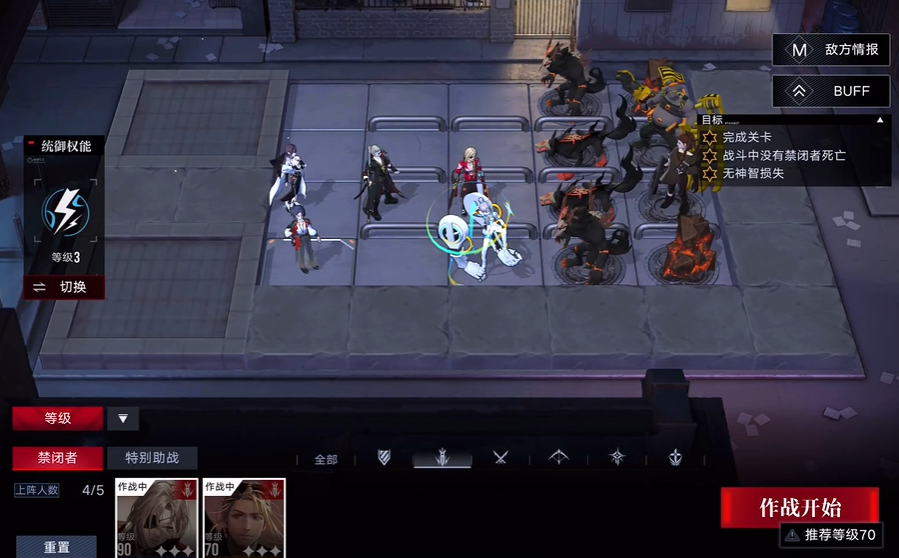Filter by the crossed swords class icon
The width and height of the screenshot is (899, 558).
(x=501, y=458)
